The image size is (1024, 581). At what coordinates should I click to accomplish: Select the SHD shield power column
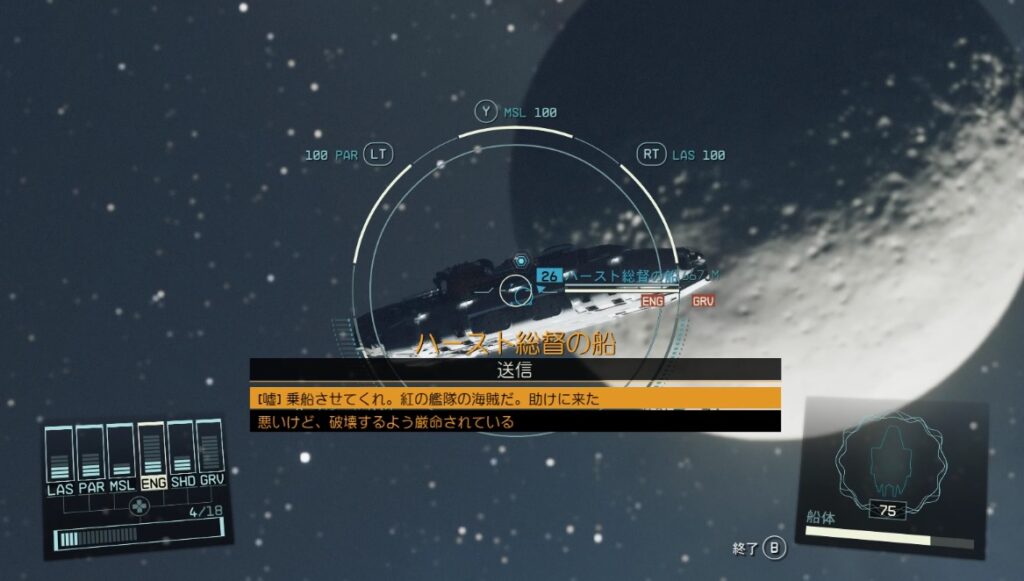pos(182,453)
